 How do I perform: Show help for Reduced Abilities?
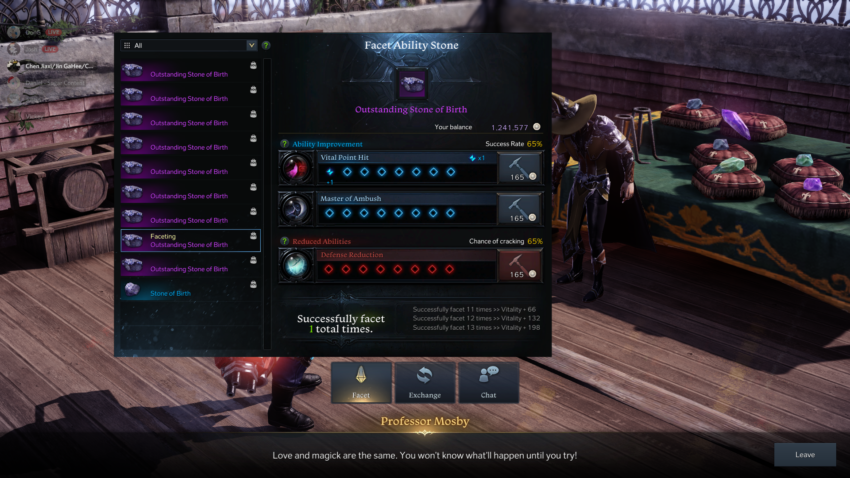tap(285, 241)
